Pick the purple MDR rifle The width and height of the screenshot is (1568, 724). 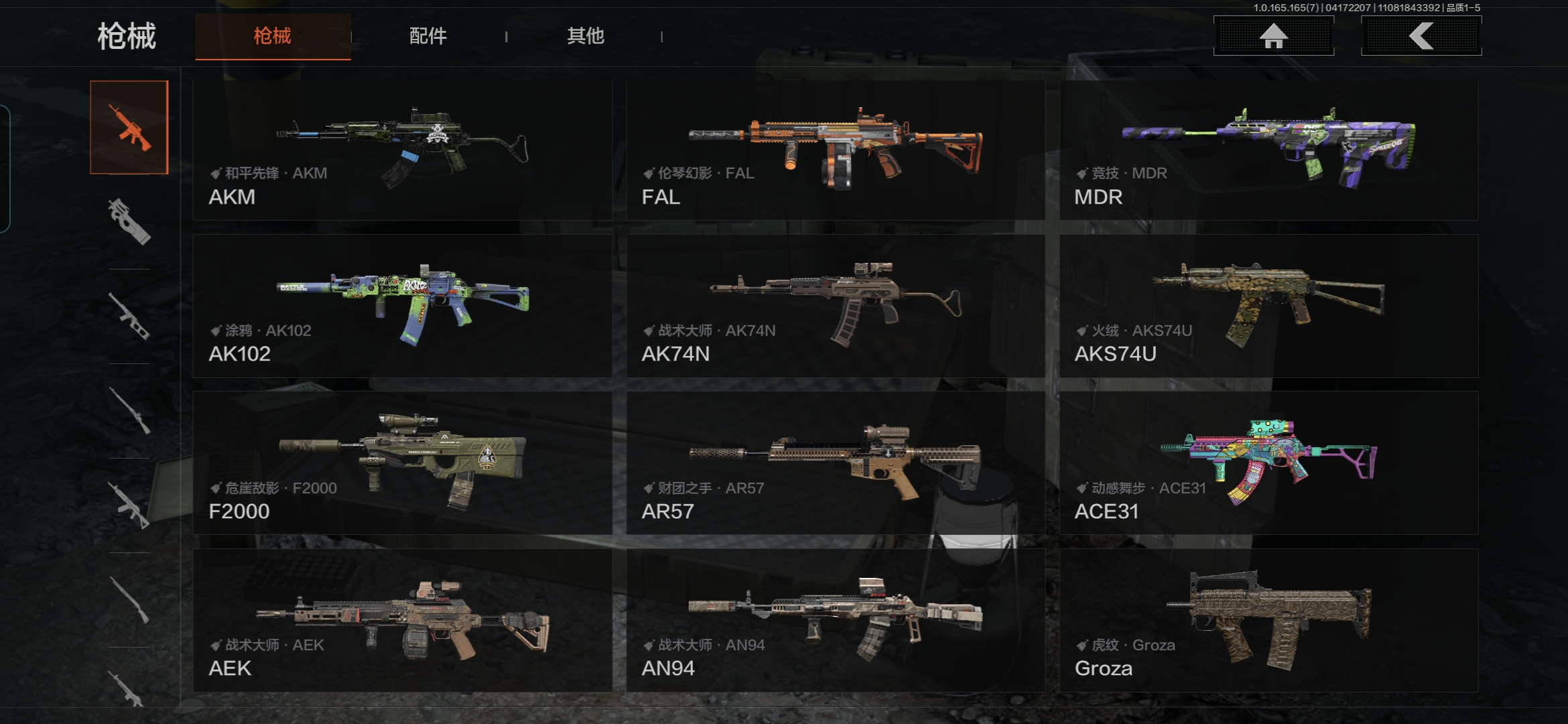1268,150
